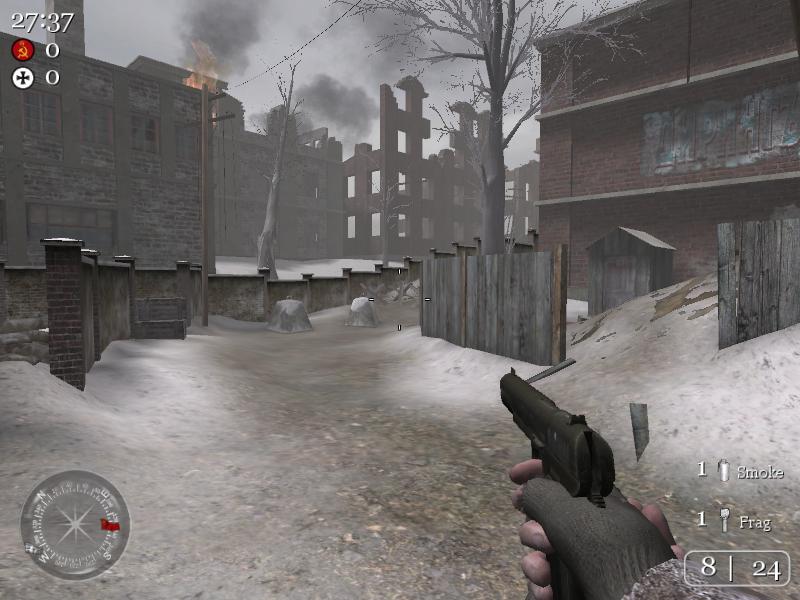Select the Frag grenade icon

click(x=724, y=520)
